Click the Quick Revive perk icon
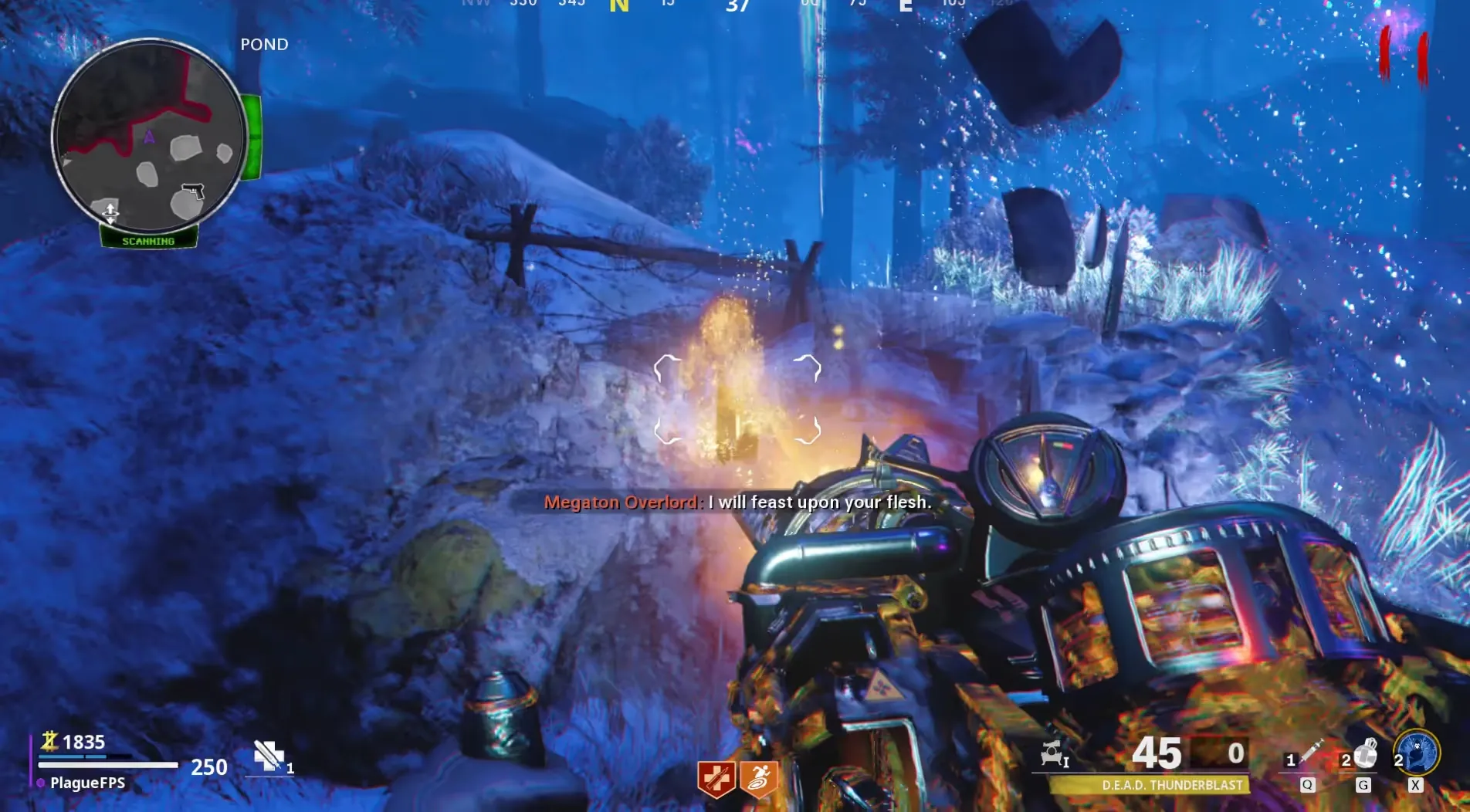This screenshot has height=812, width=1470. click(716, 779)
